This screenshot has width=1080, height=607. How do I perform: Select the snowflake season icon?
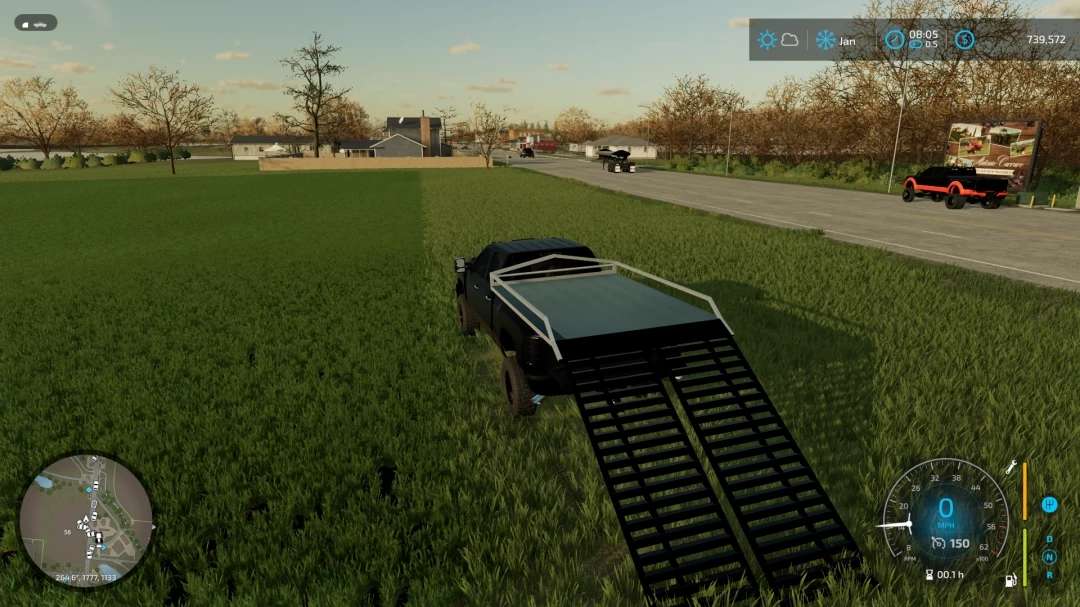click(x=825, y=40)
